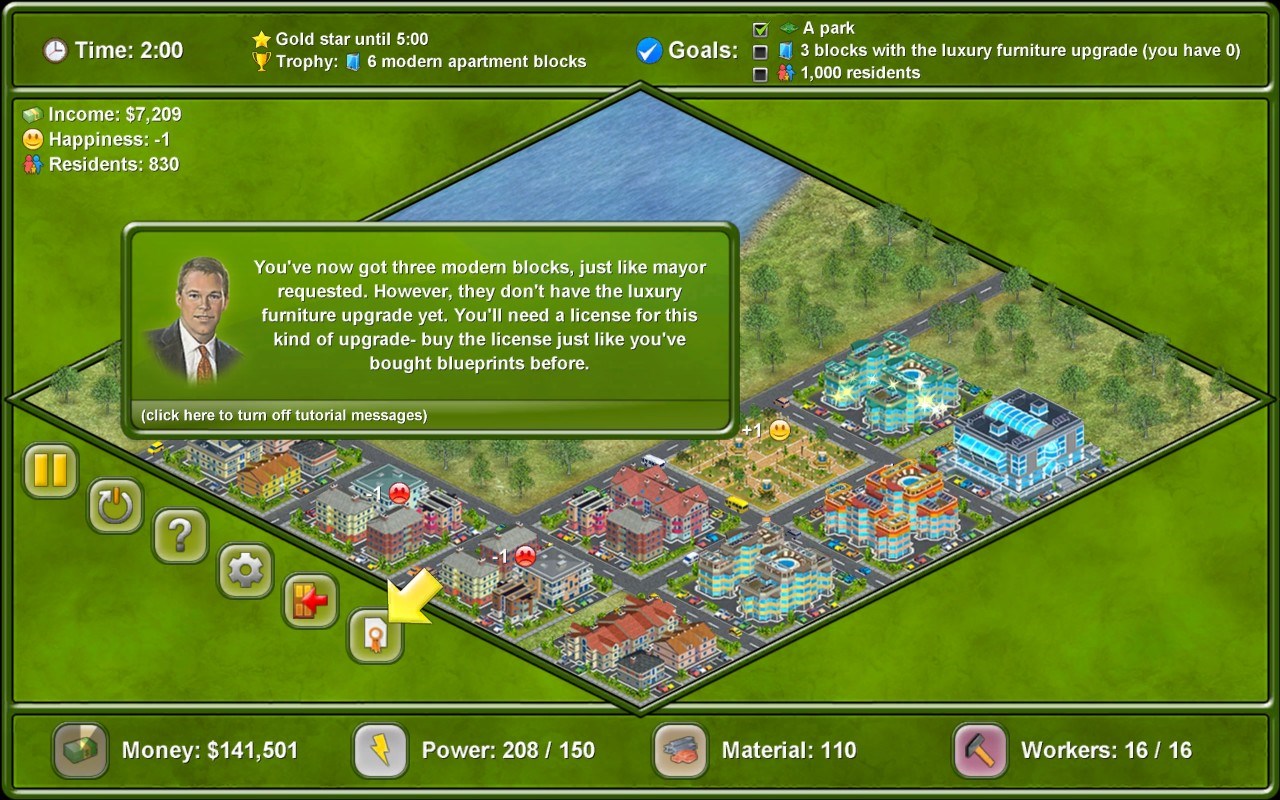The image size is (1280, 800).
Task: Click the trophy icon for apartment blocks
Action: click(x=261, y=61)
